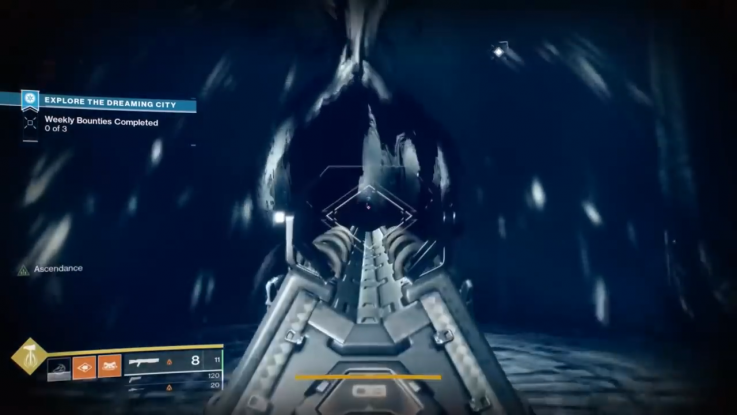Select the equipped shotgun weapon slot

[x=146, y=361]
